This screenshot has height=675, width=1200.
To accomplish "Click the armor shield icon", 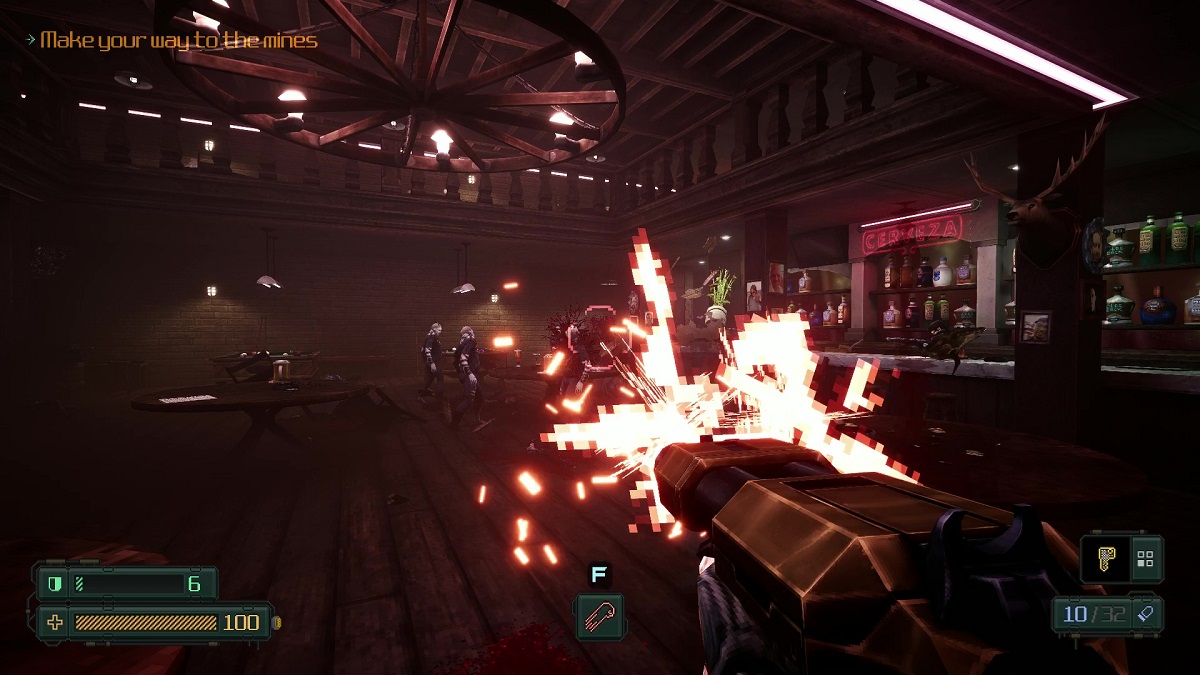I will [53, 583].
